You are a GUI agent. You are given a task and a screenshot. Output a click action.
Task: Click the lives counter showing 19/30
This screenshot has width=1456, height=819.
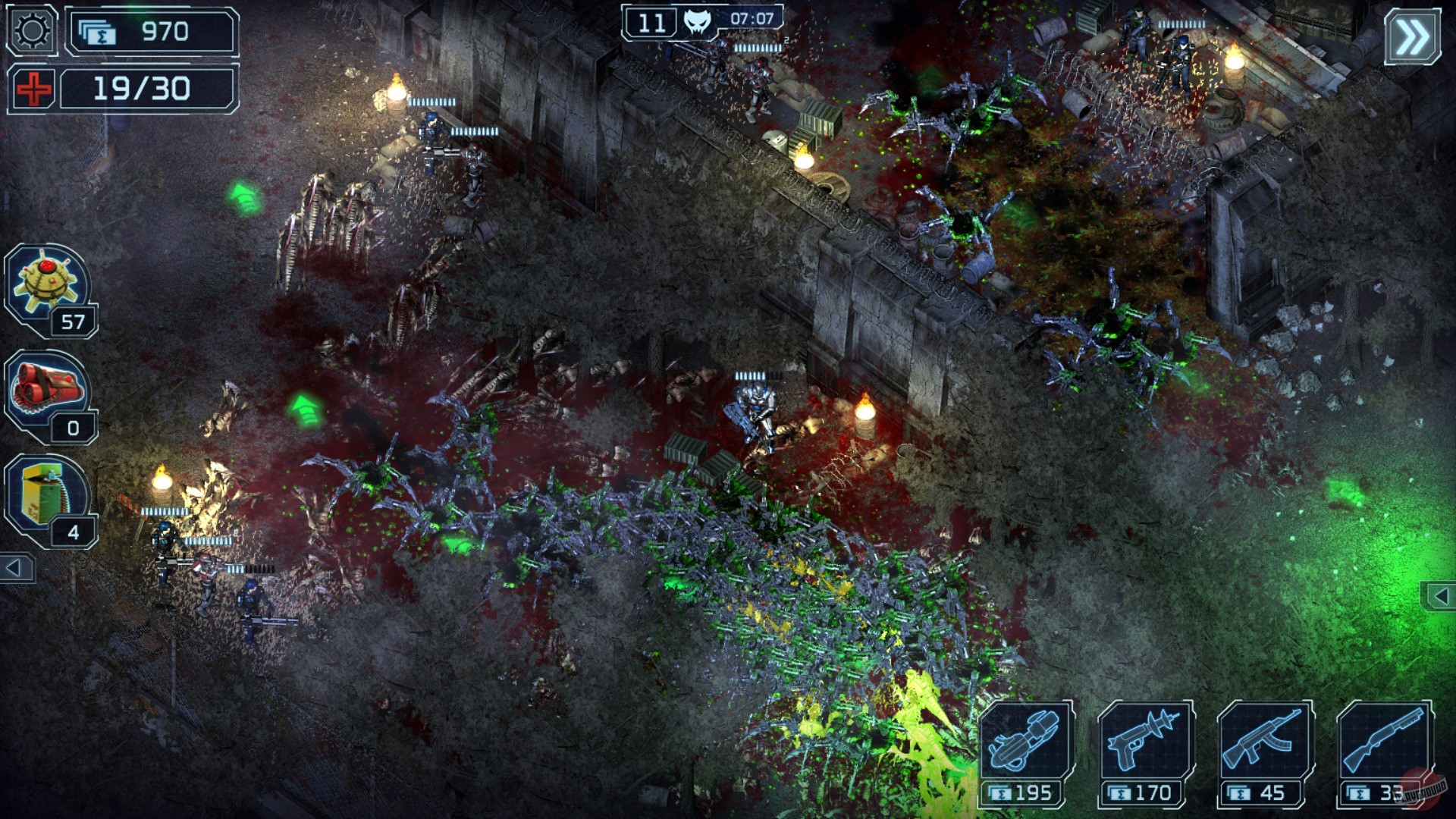point(144,89)
